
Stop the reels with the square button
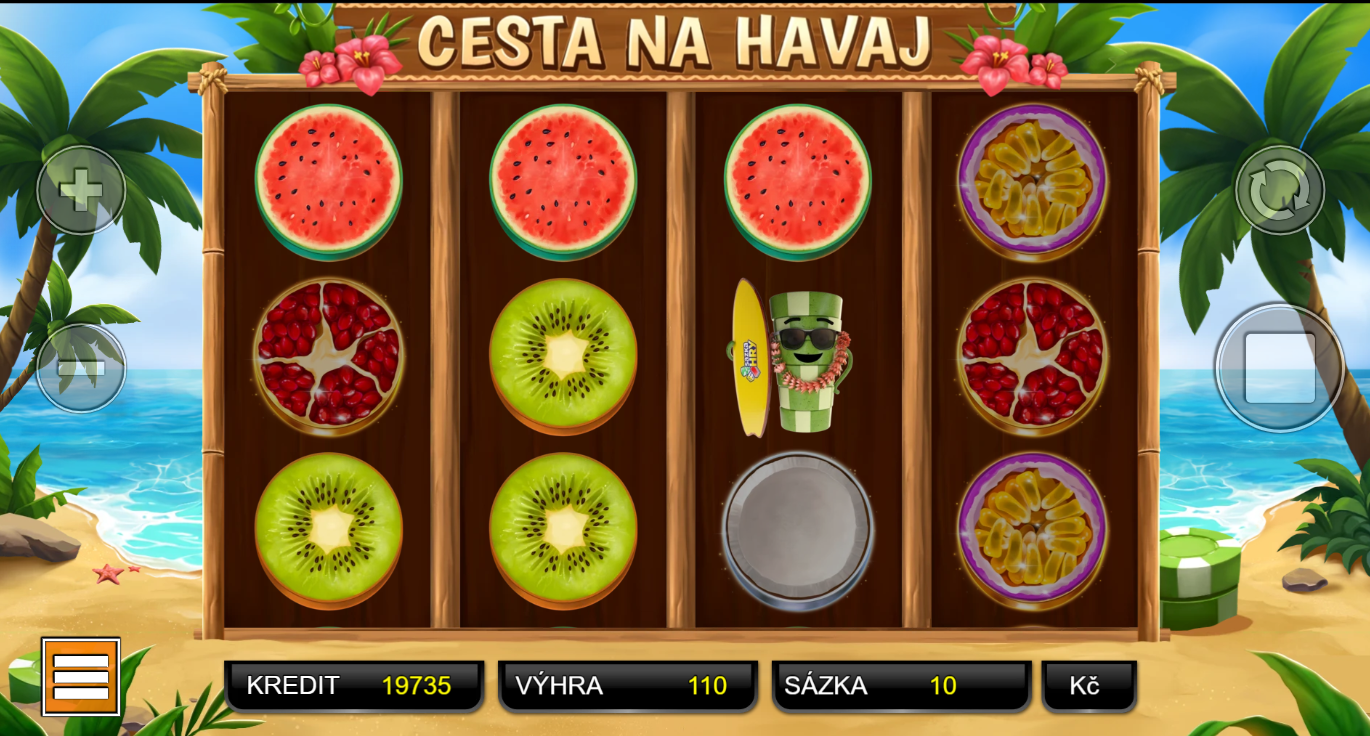(x=1279, y=368)
